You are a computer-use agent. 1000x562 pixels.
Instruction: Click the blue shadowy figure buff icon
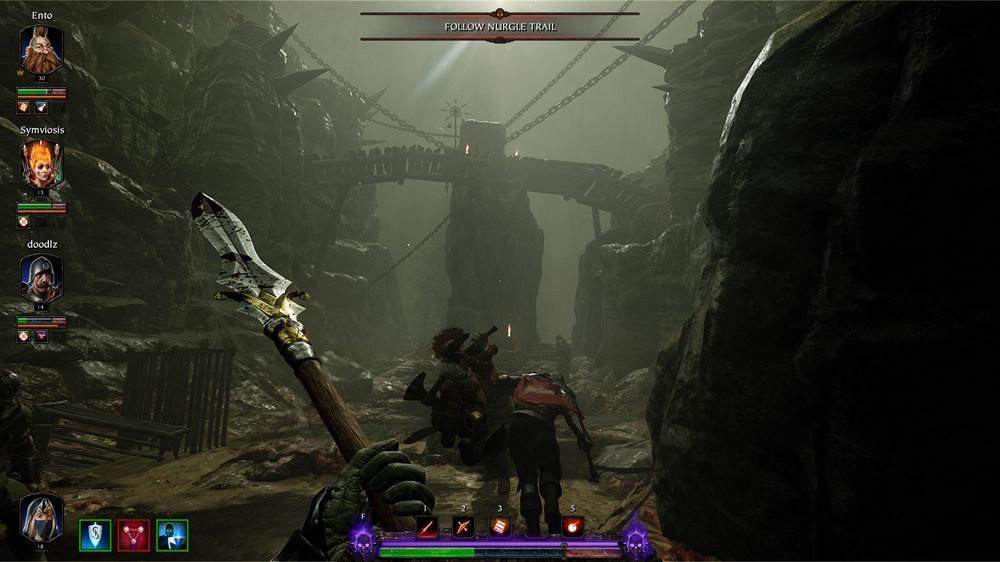point(172,535)
